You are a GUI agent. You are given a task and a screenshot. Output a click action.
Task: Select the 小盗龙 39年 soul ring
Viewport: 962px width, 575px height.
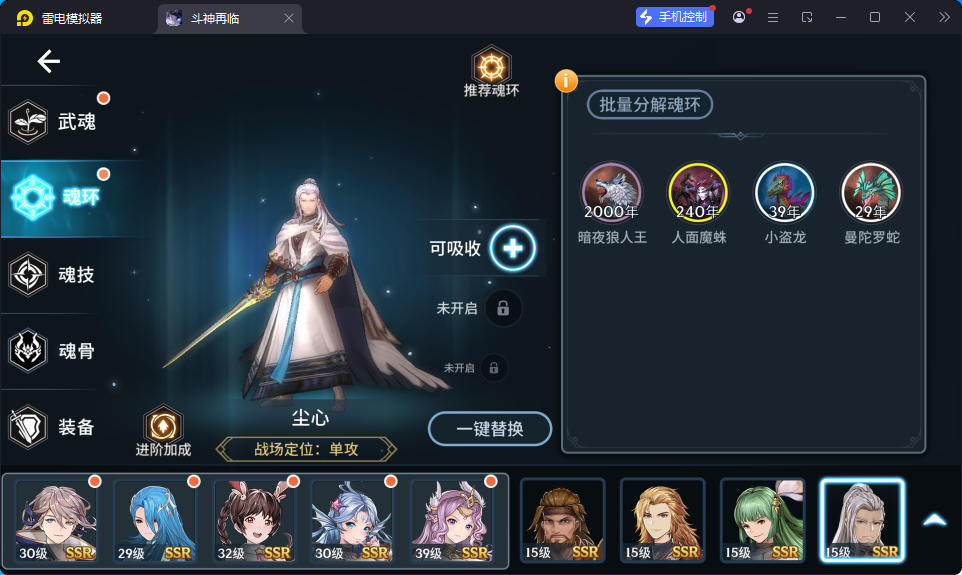tap(785, 191)
